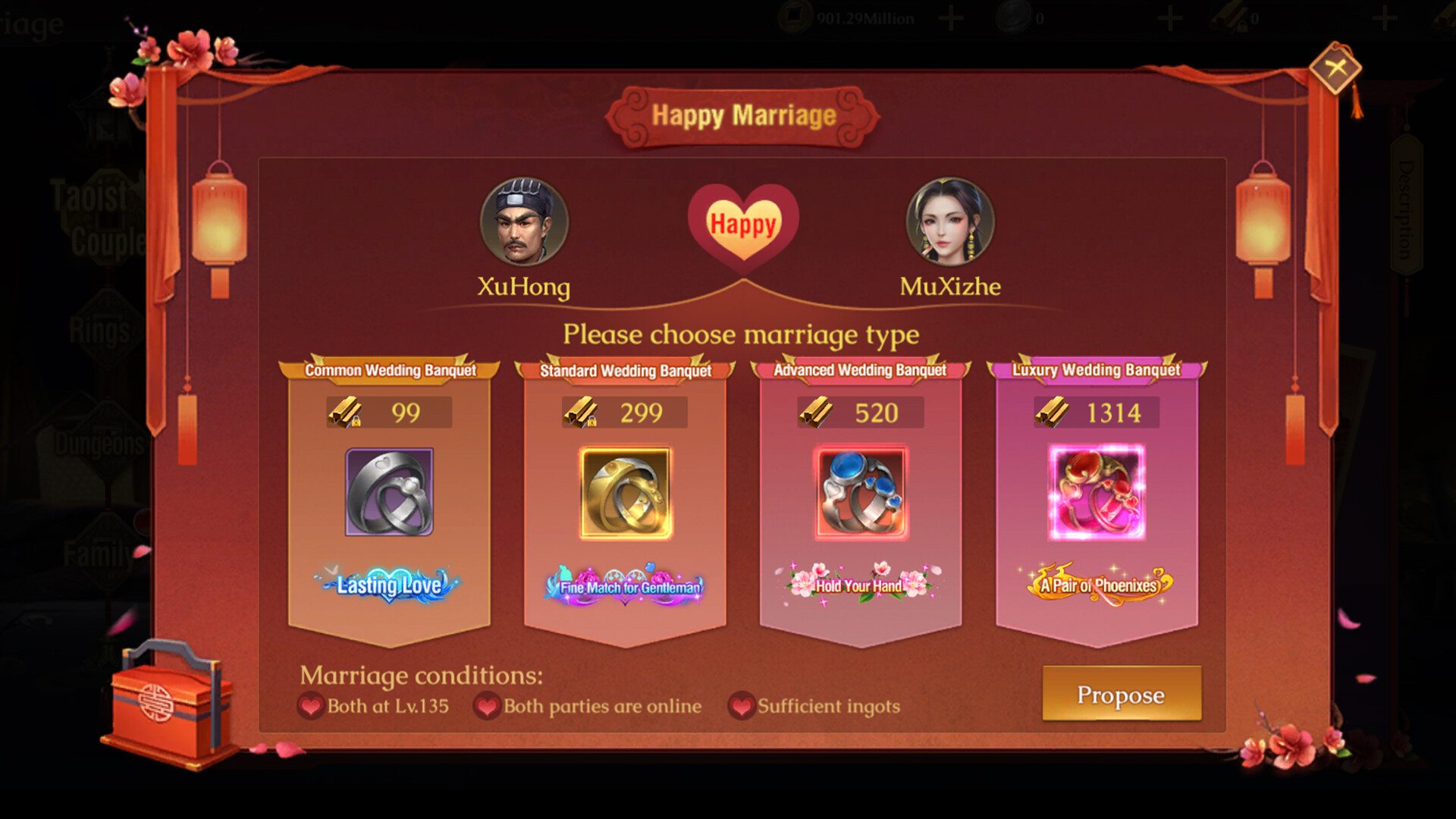Open the Rings tab in the sidebar

click(x=101, y=326)
